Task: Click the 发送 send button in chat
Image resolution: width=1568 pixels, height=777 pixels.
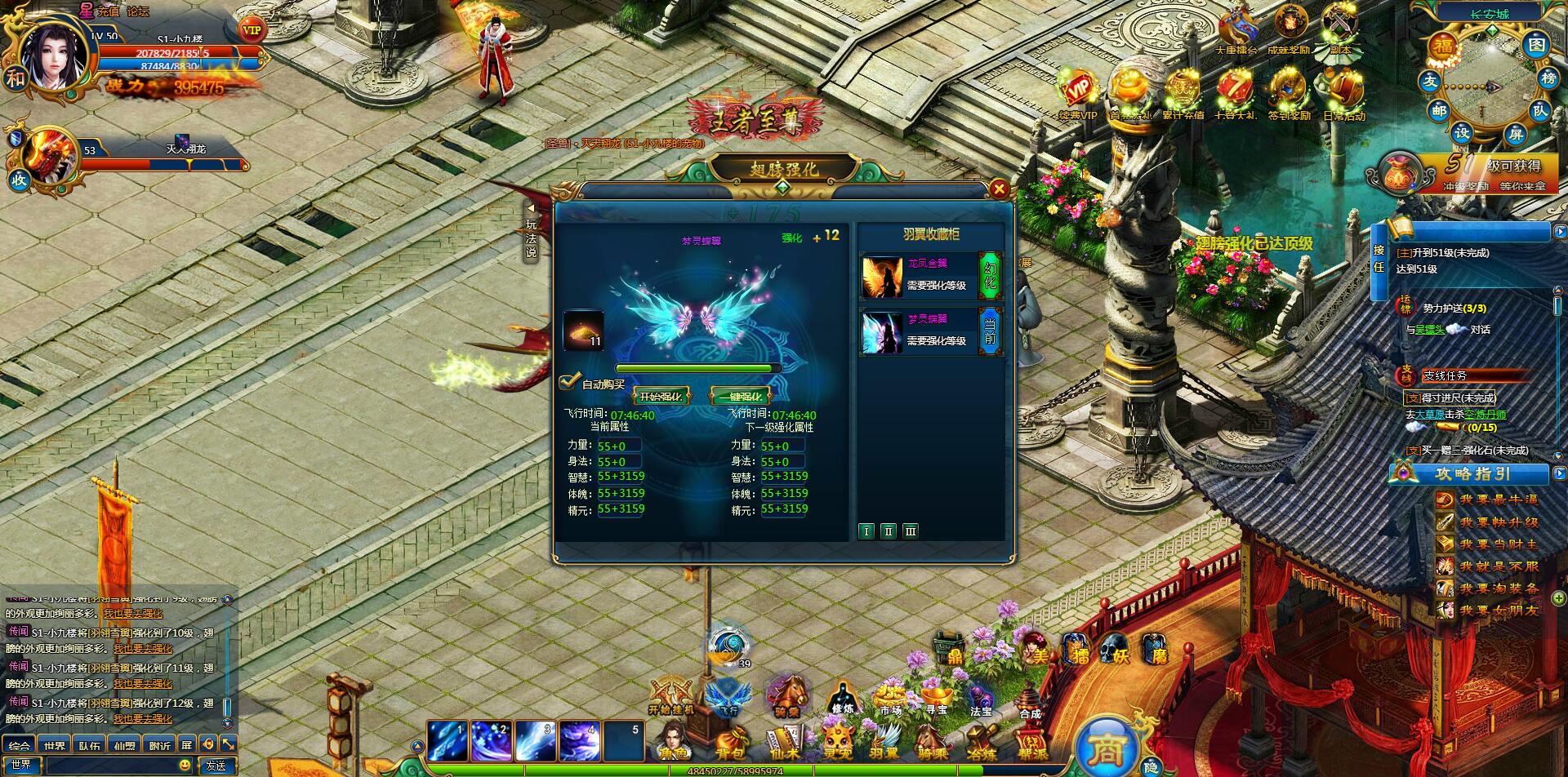Action: (216, 766)
